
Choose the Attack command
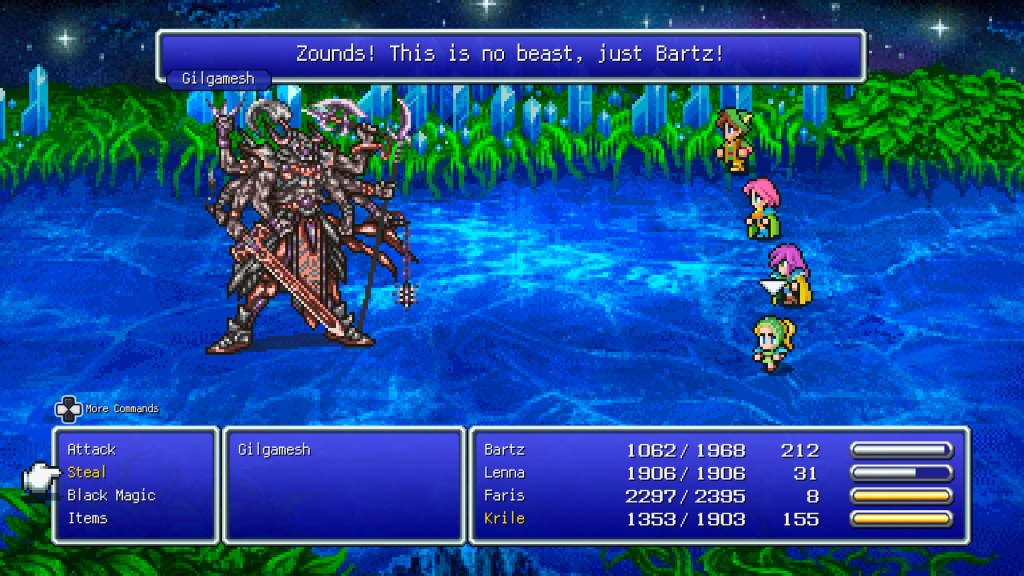[91, 450]
